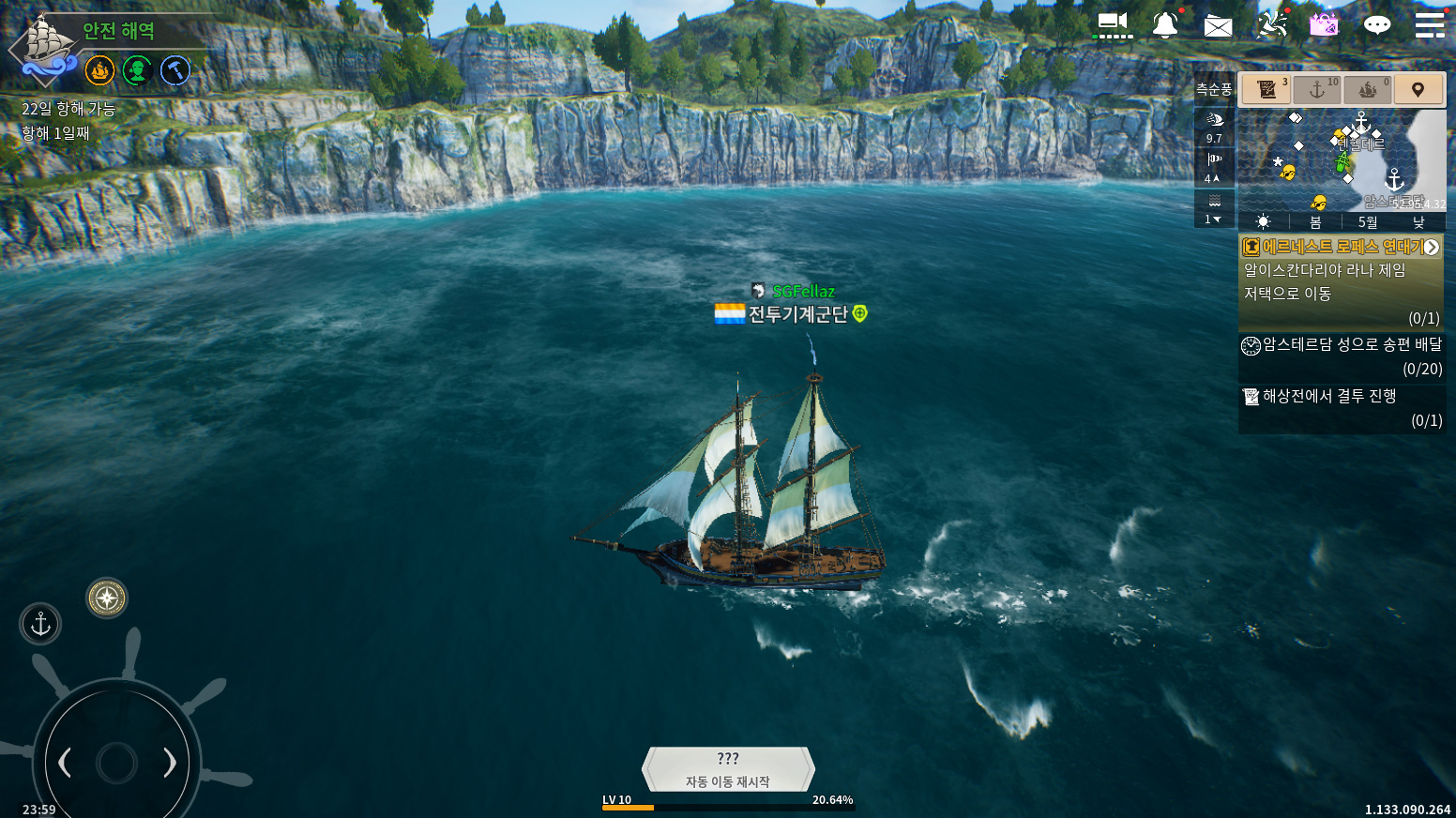The width and height of the screenshot is (1456, 818).
Task: Select the quest scroll map tab
Action: [1266, 90]
